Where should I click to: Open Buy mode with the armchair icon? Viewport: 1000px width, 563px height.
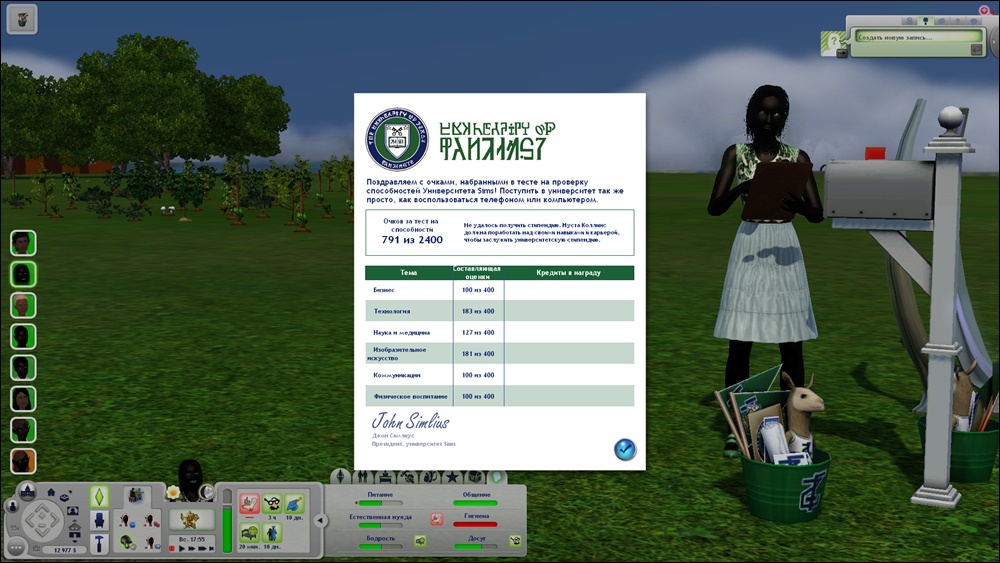coord(99,520)
